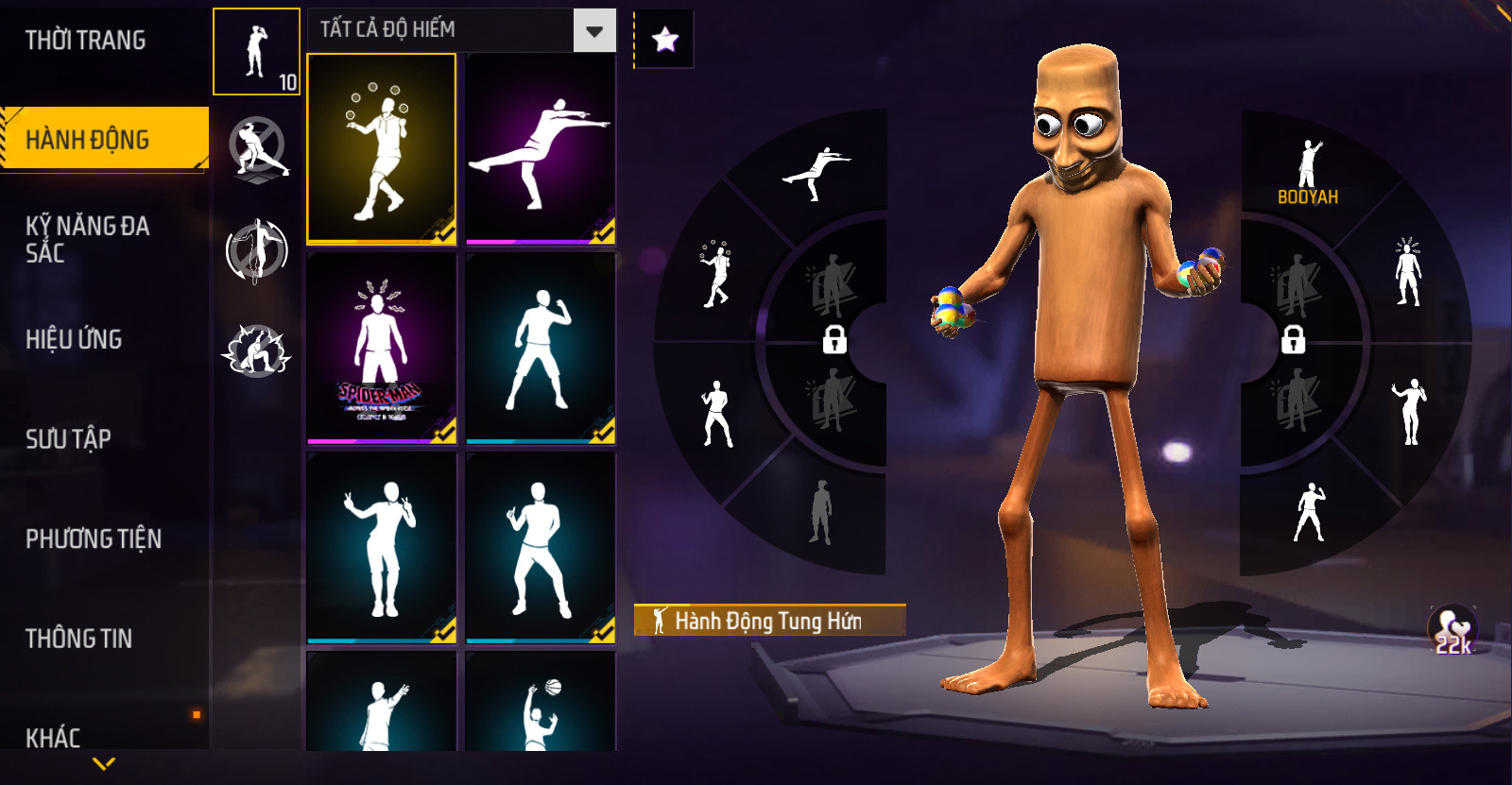Toggle the star favorites filter

665,40
